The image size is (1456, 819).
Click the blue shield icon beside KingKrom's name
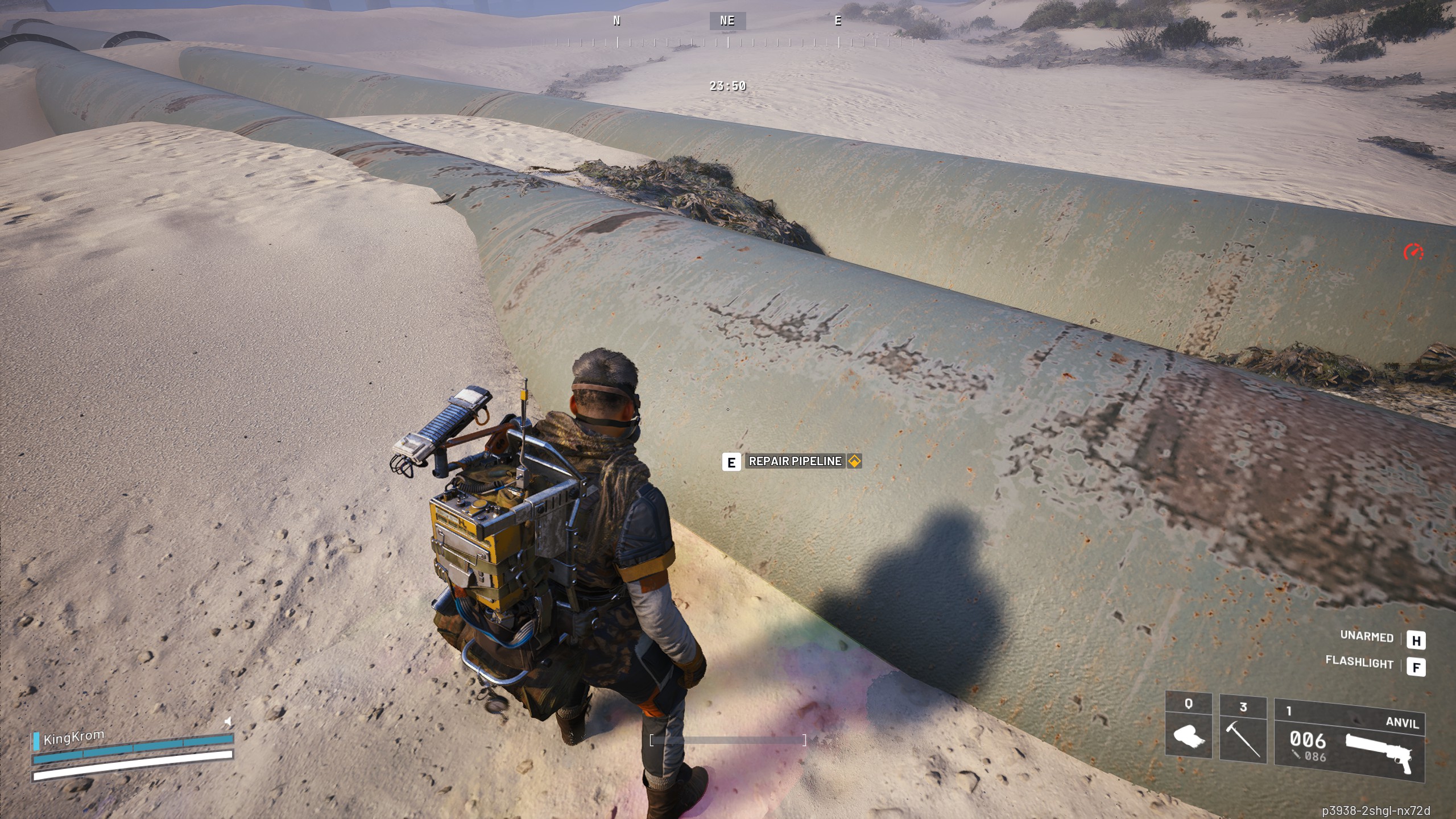coord(36,741)
